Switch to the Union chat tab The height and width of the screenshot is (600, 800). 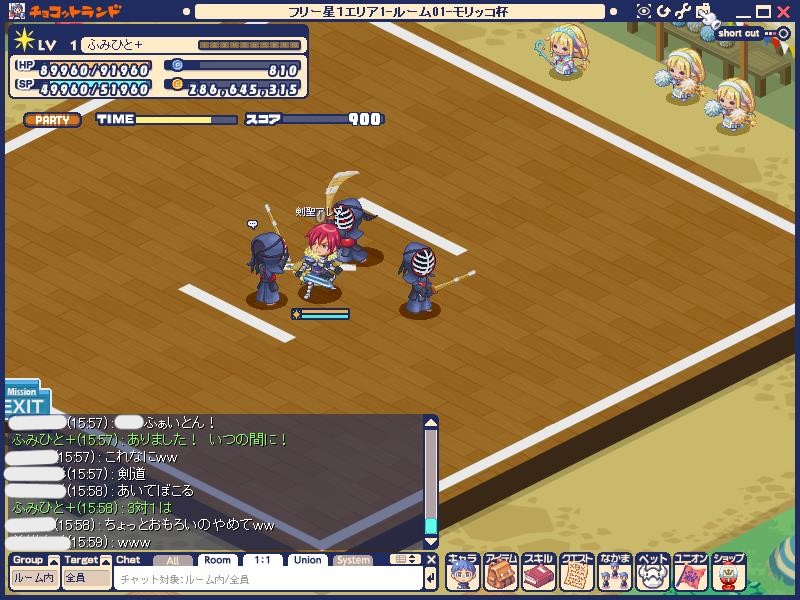[308, 560]
